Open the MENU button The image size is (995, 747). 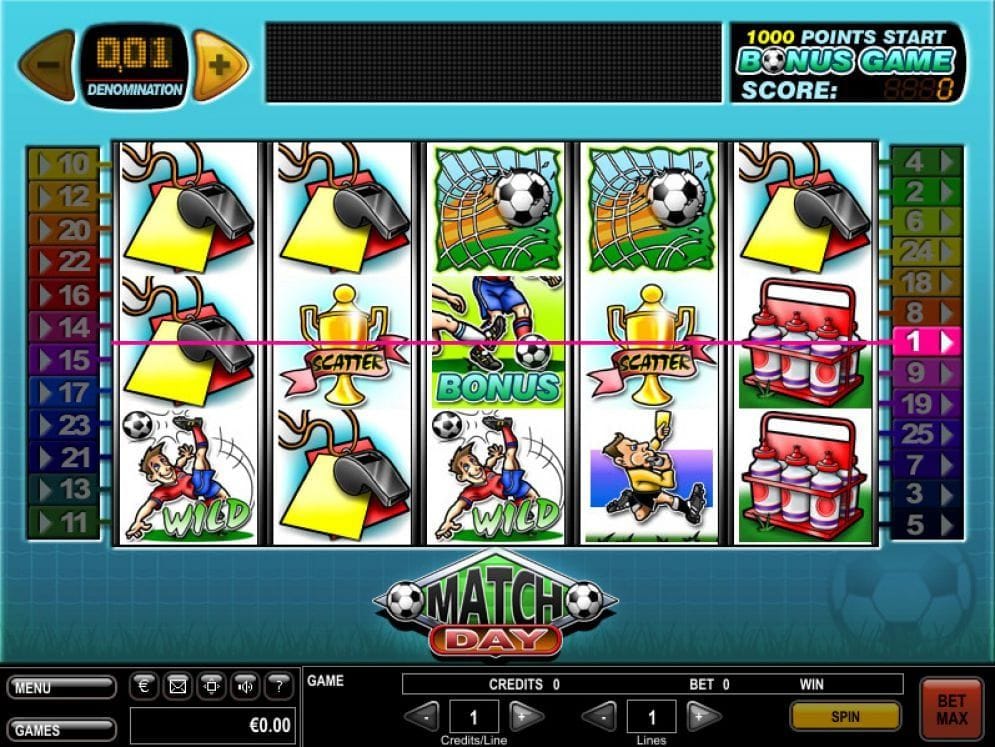60,688
